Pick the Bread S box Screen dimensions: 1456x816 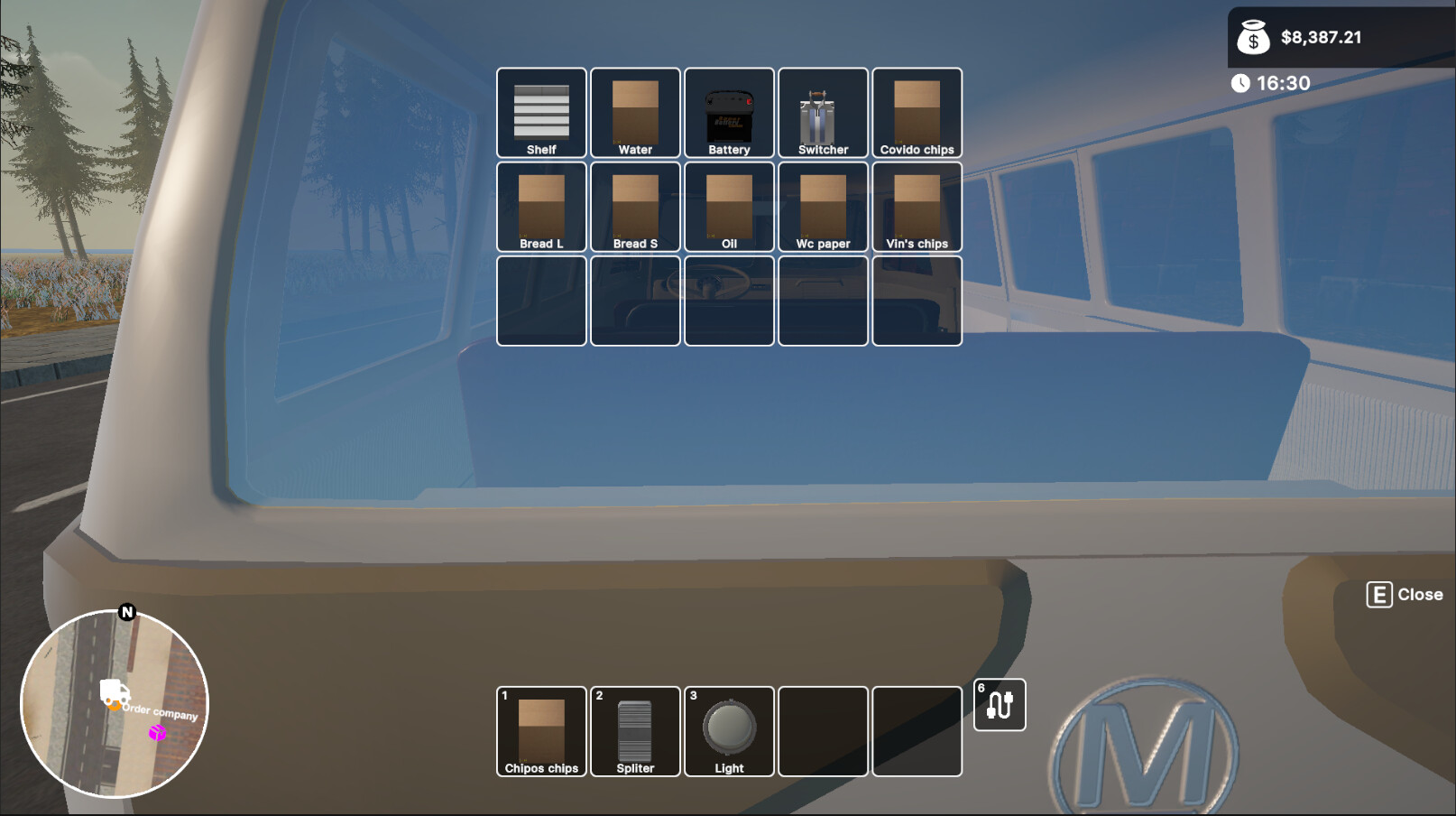pos(635,206)
